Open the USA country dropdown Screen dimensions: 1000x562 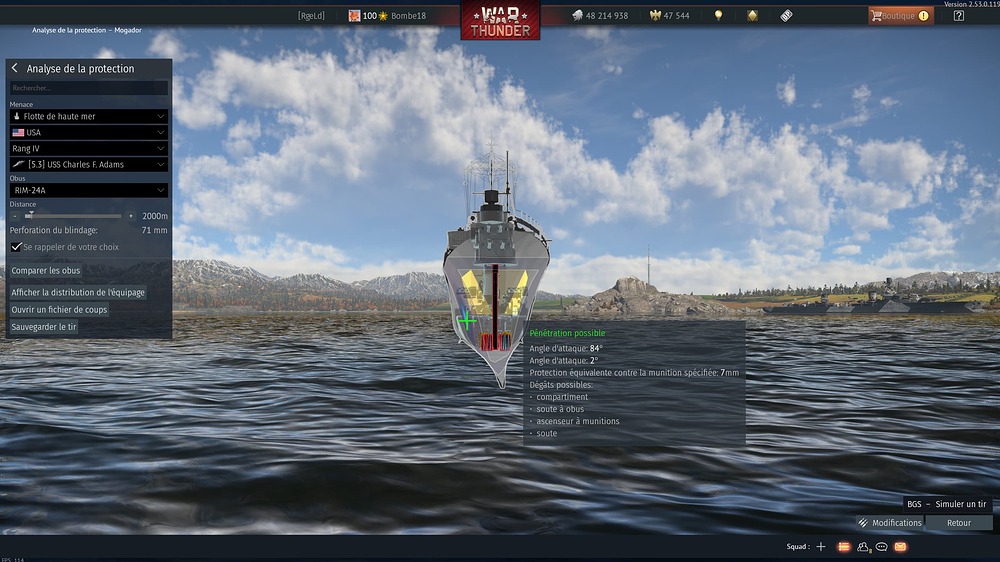pos(88,132)
